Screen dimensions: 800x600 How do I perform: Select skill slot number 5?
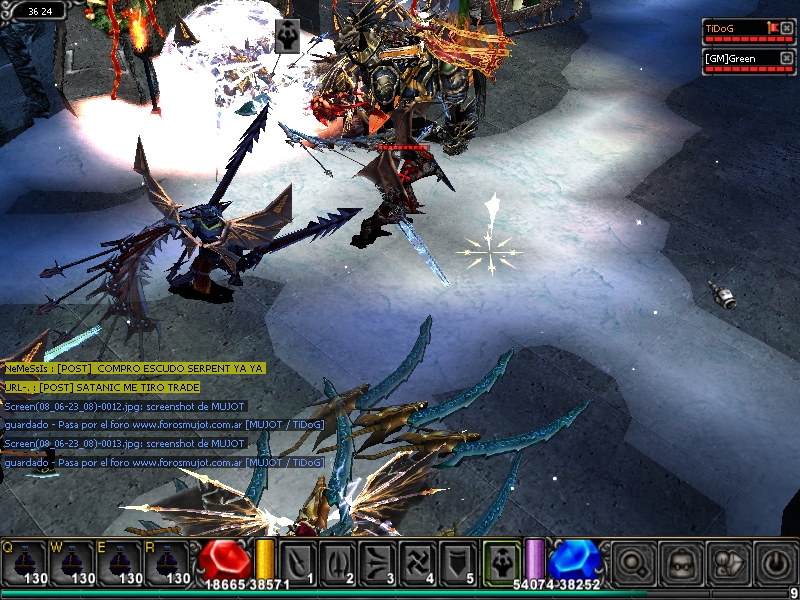[459, 562]
